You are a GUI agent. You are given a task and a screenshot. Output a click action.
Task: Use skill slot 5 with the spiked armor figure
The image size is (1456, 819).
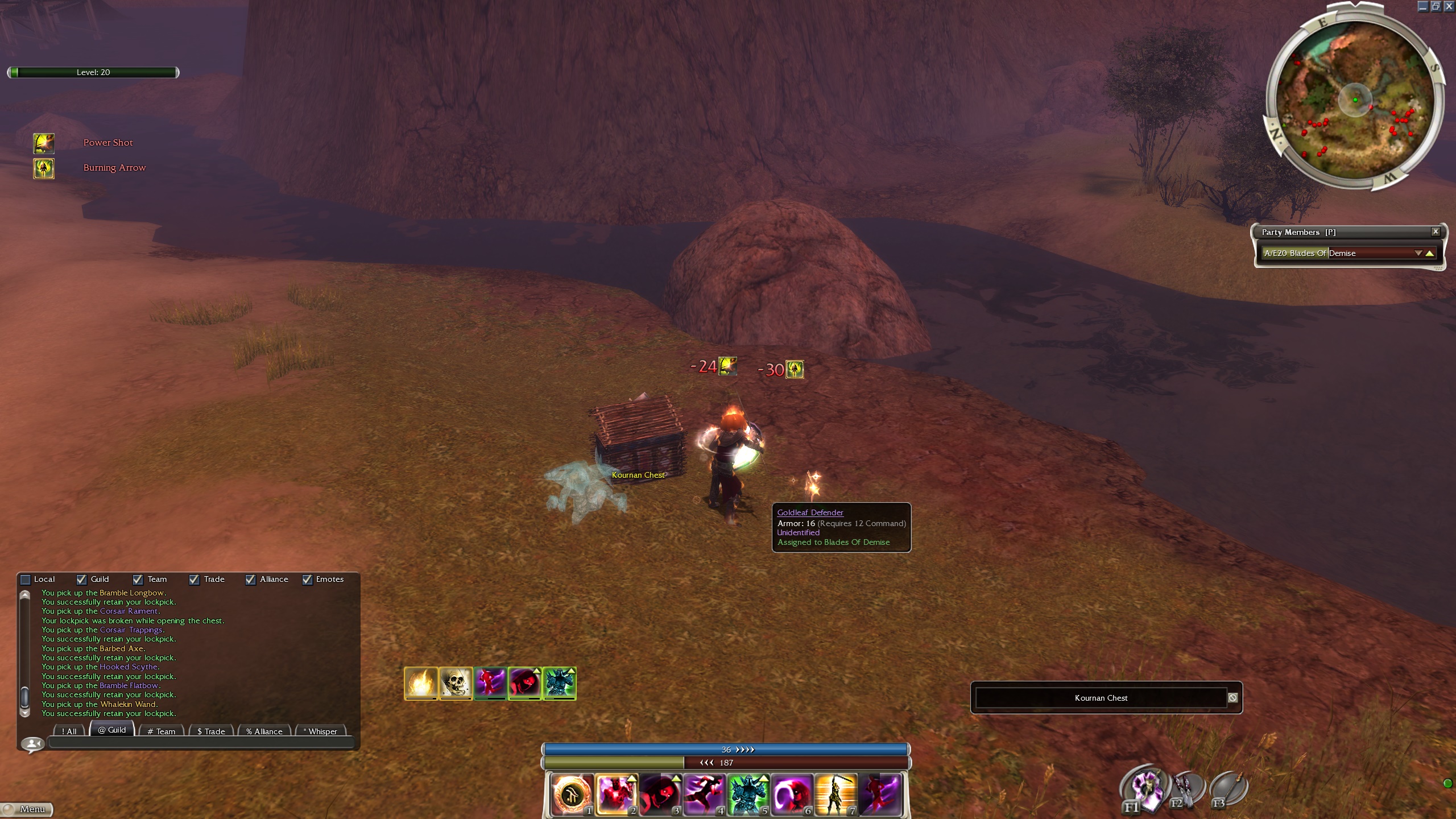click(x=748, y=794)
